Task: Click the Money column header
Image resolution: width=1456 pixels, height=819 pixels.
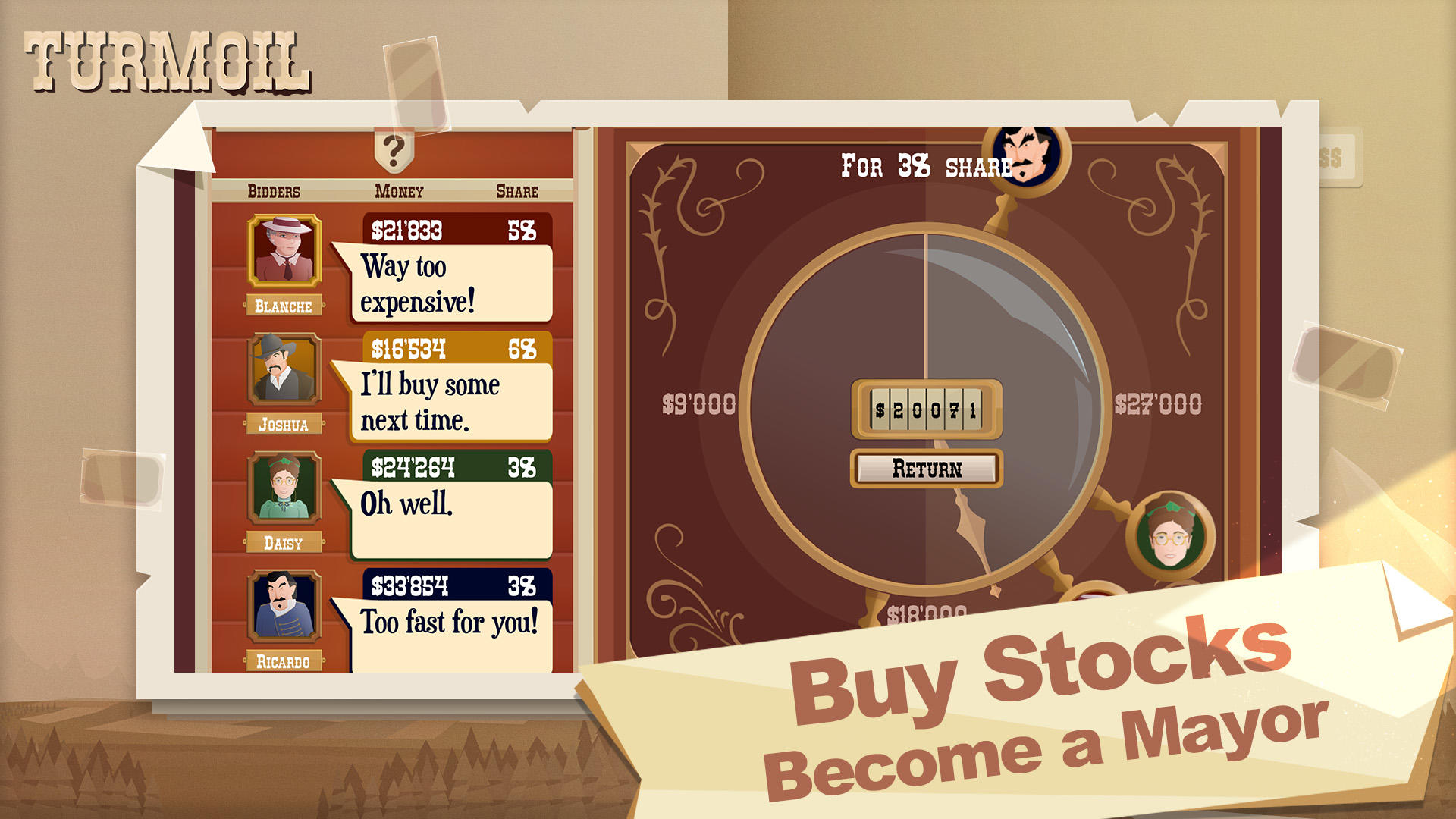Action: (400, 191)
